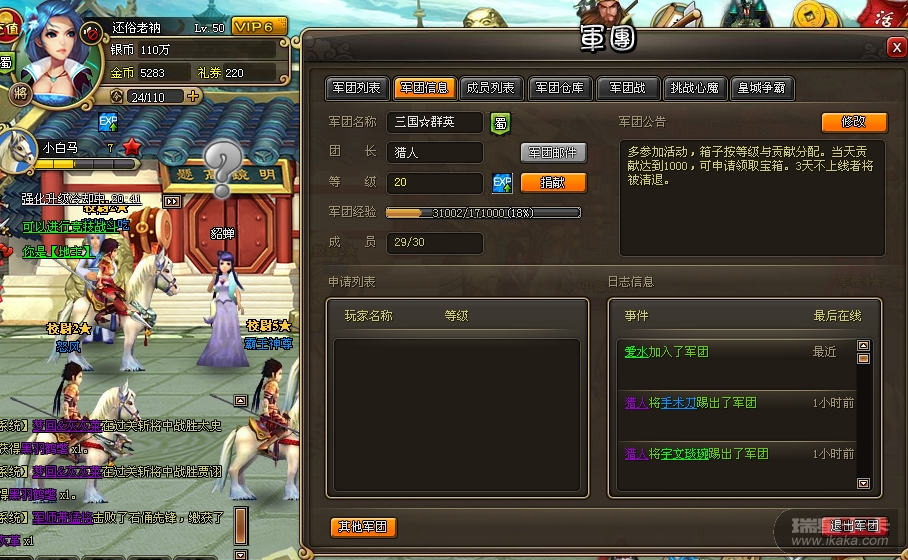Select the 小白马 mount portrait
908x560 pixels.
20,150
